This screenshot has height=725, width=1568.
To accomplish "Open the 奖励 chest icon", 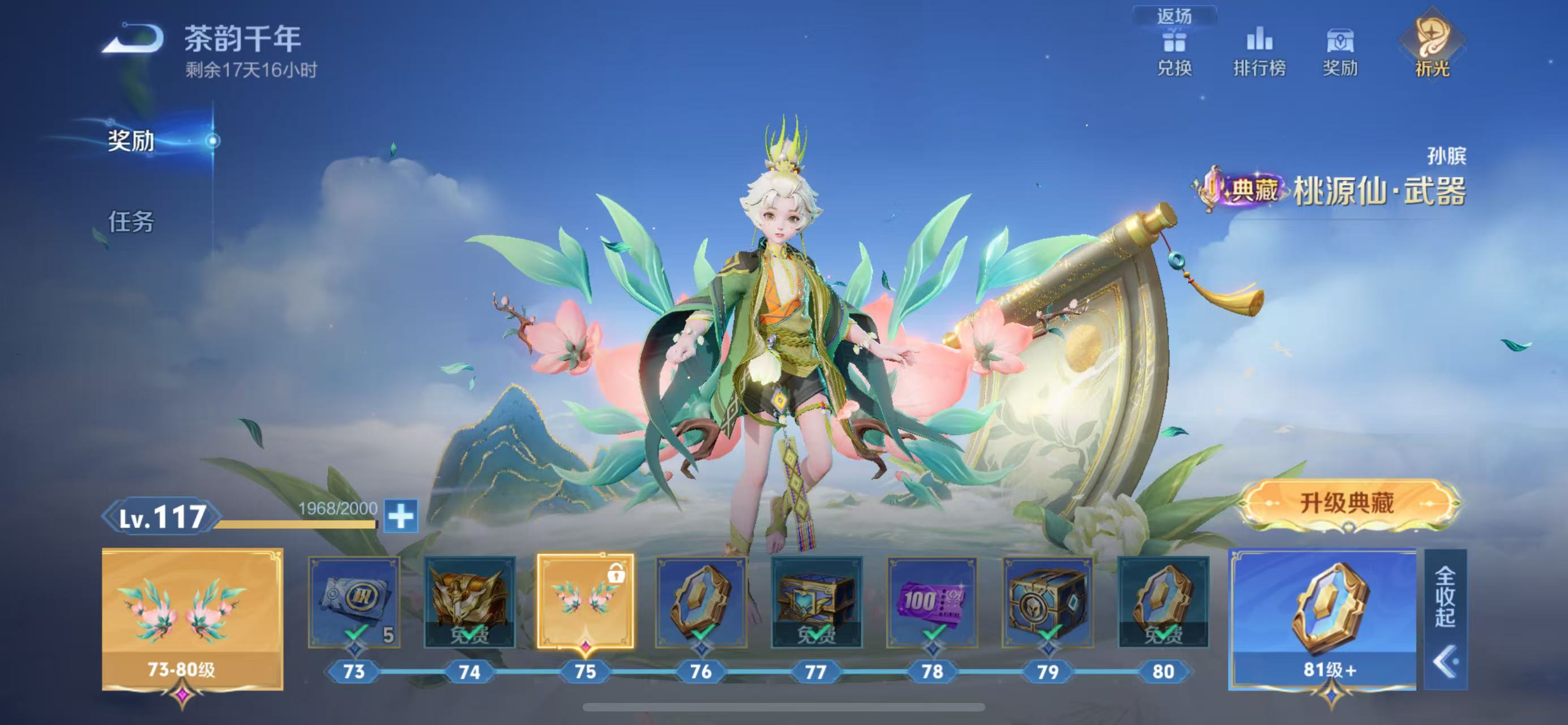I will coord(1340,52).
